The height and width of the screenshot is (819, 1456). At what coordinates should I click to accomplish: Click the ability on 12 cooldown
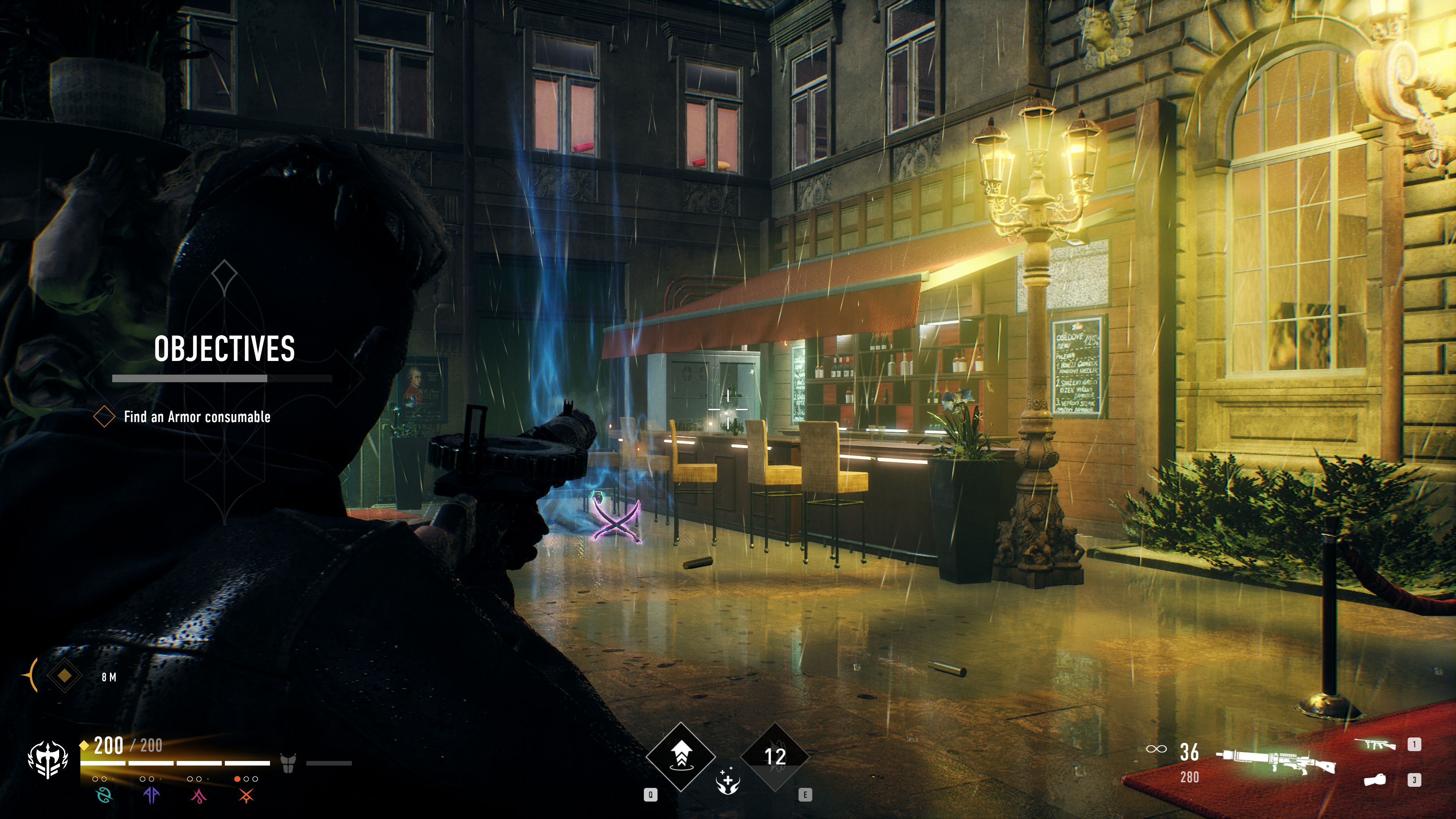tap(775, 756)
